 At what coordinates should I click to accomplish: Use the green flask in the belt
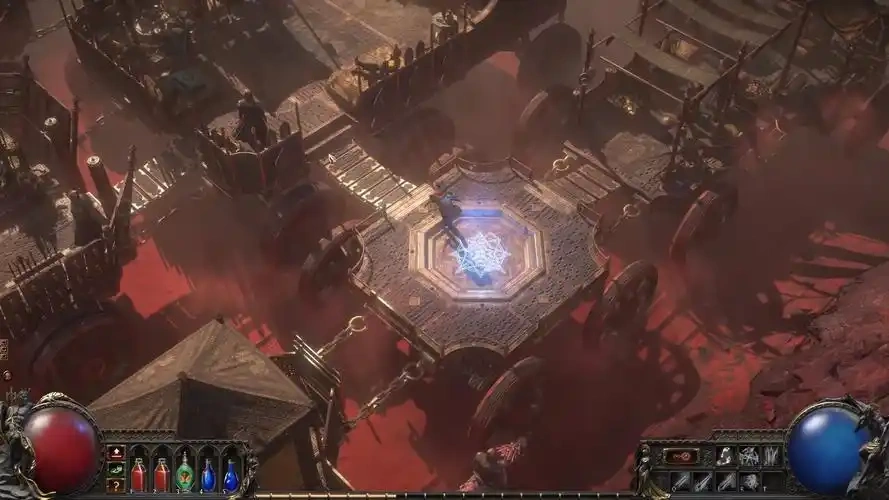tap(184, 473)
